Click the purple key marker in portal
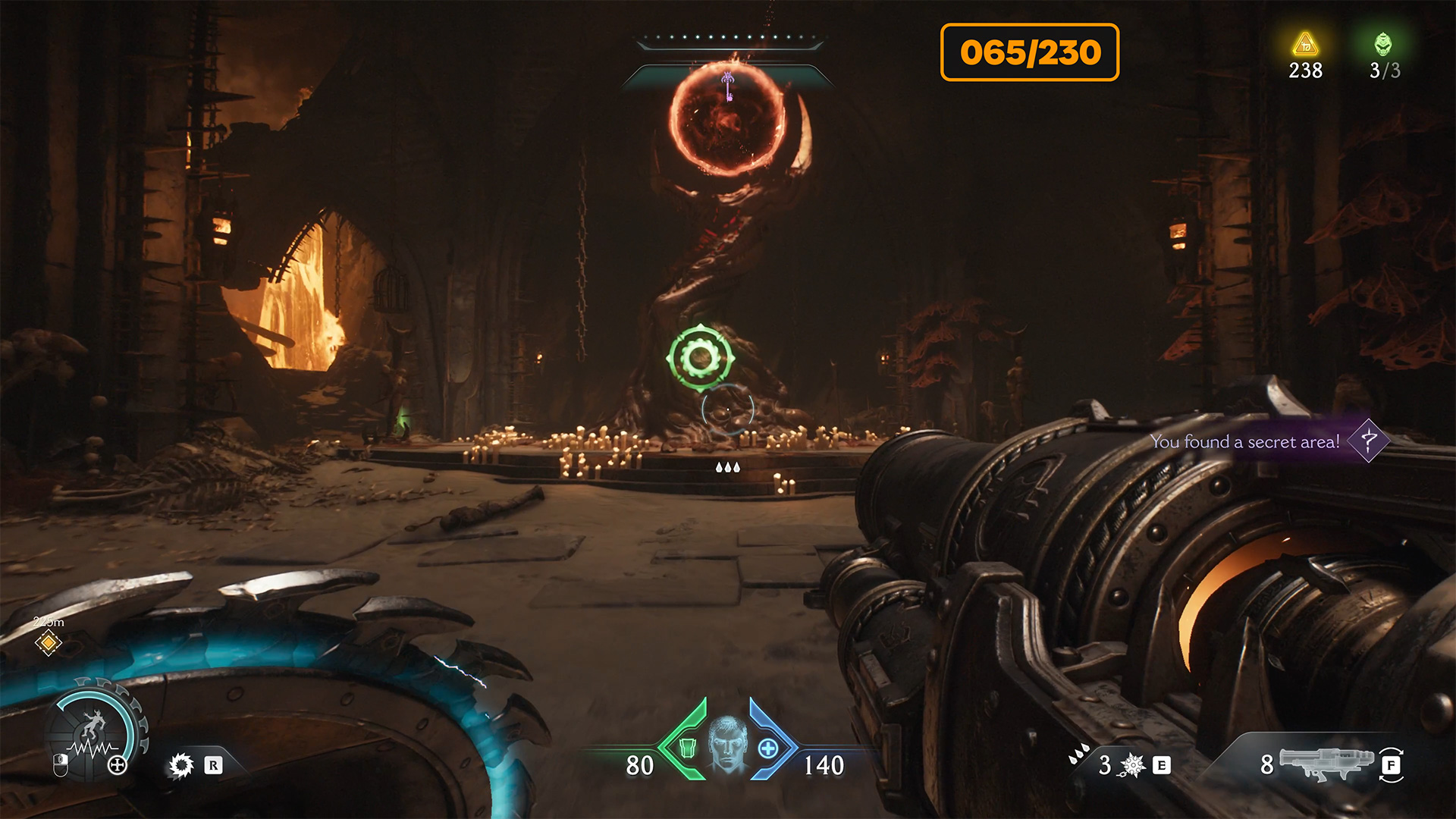 (727, 84)
